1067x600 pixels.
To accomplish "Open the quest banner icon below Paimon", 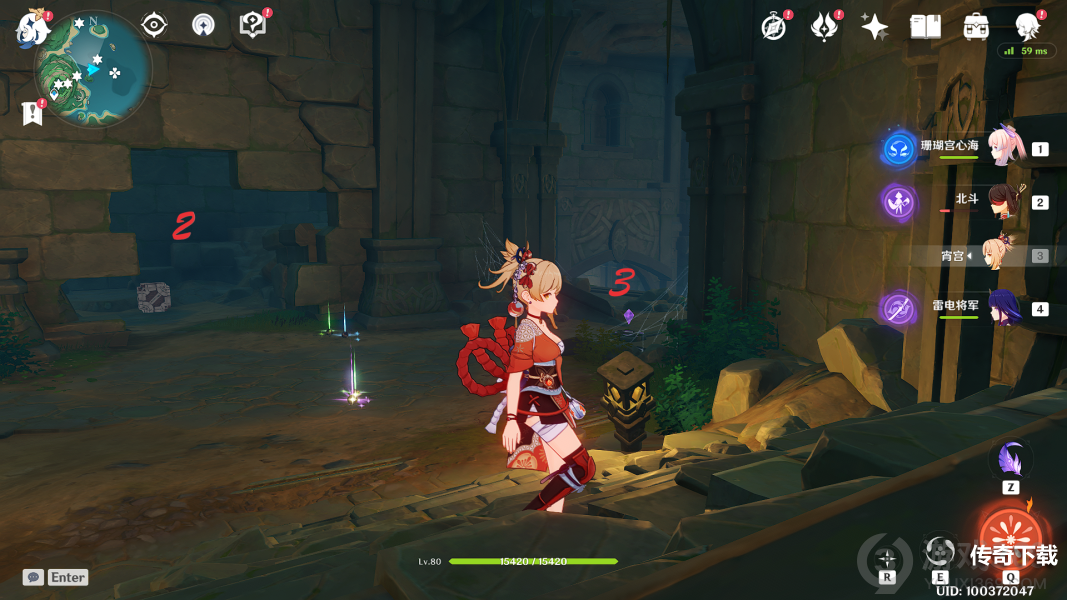I will tap(33, 113).
